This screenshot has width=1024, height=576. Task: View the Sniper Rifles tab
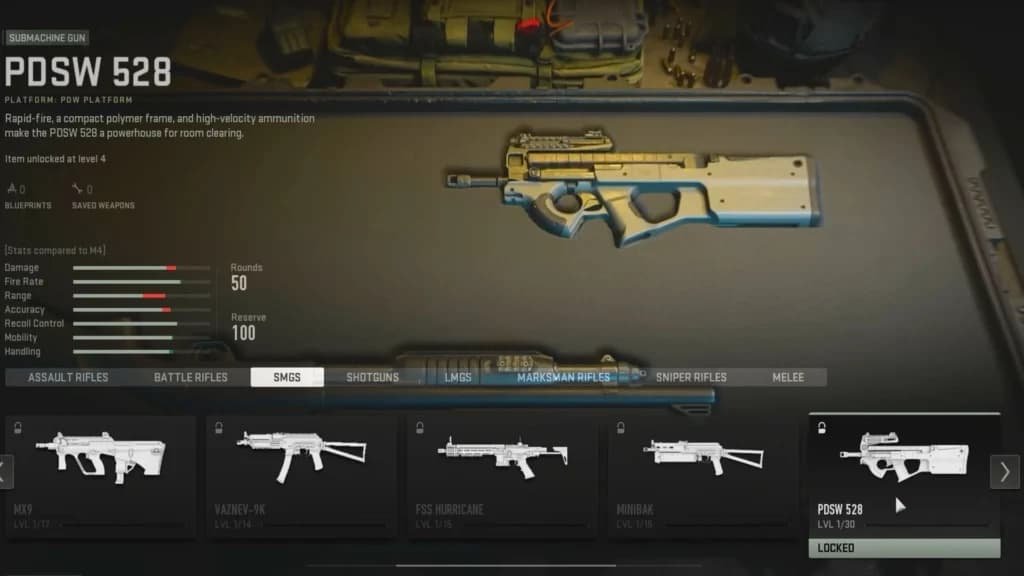691,377
